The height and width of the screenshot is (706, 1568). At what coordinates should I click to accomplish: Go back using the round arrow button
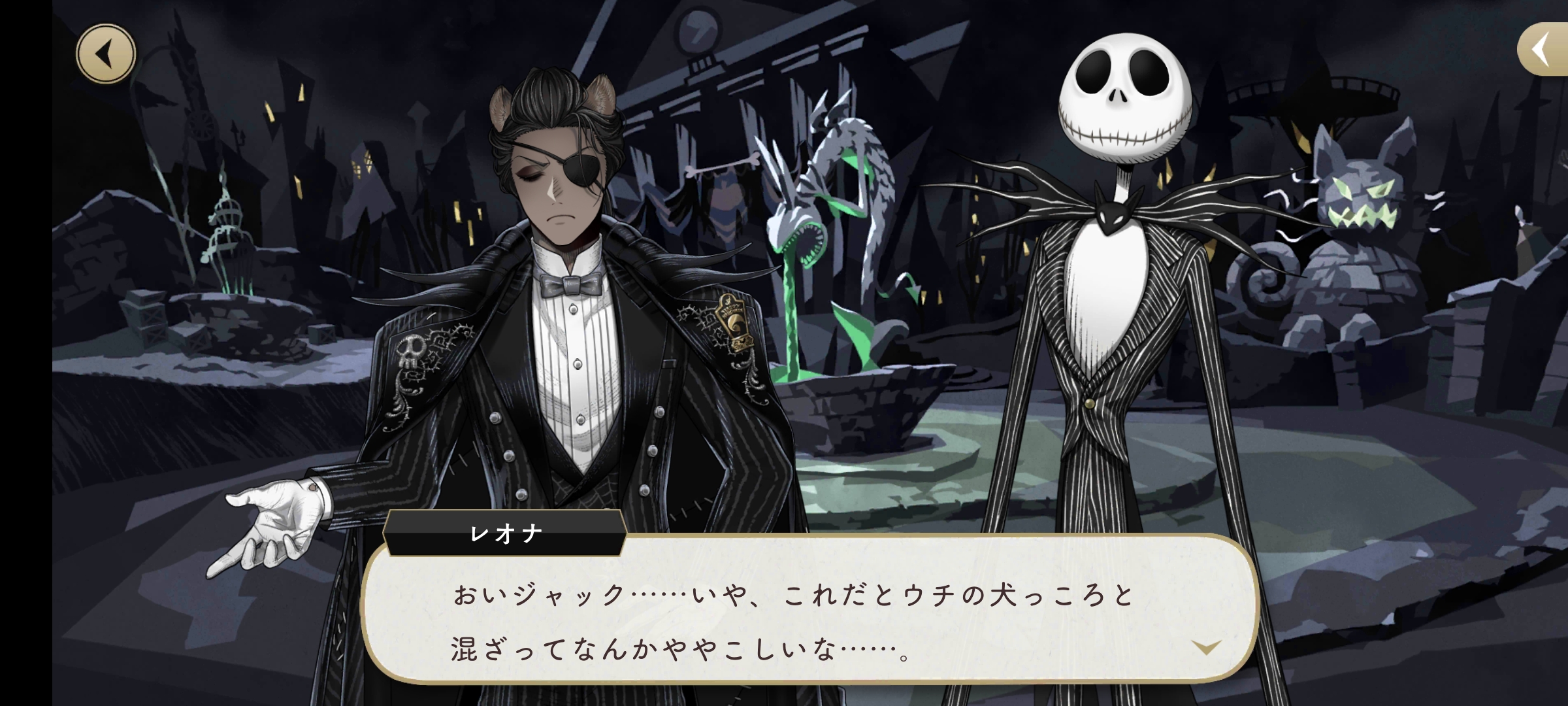tap(106, 54)
